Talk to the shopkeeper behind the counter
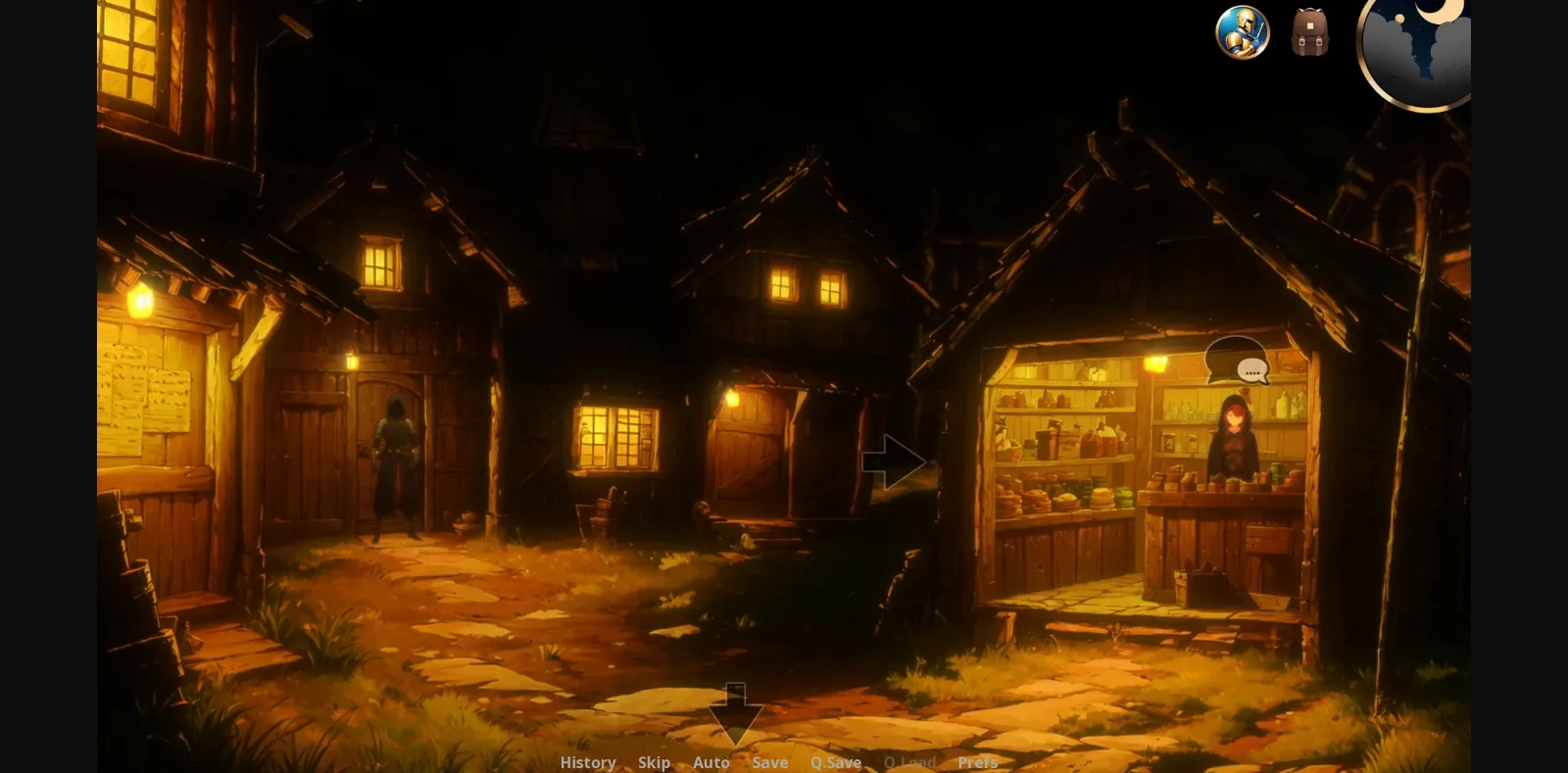This screenshot has height=773, width=1568. tap(1233, 441)
